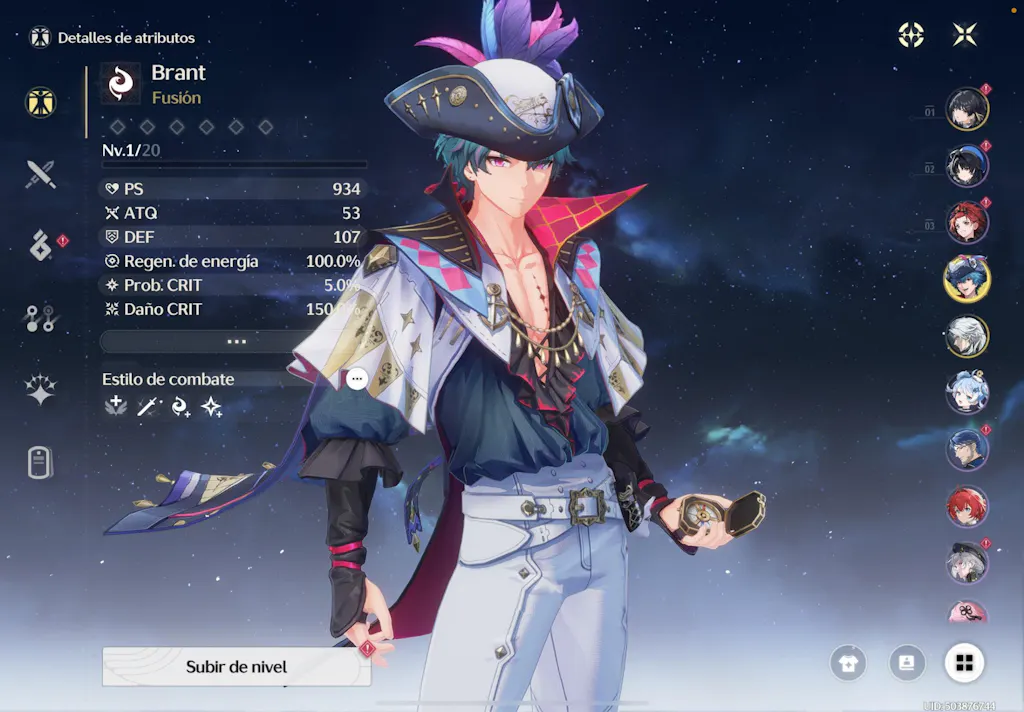This screenshot has width=1024, height=712.
Task: Open combat style details with the round ellipsis button
Action: pos(357,379)
